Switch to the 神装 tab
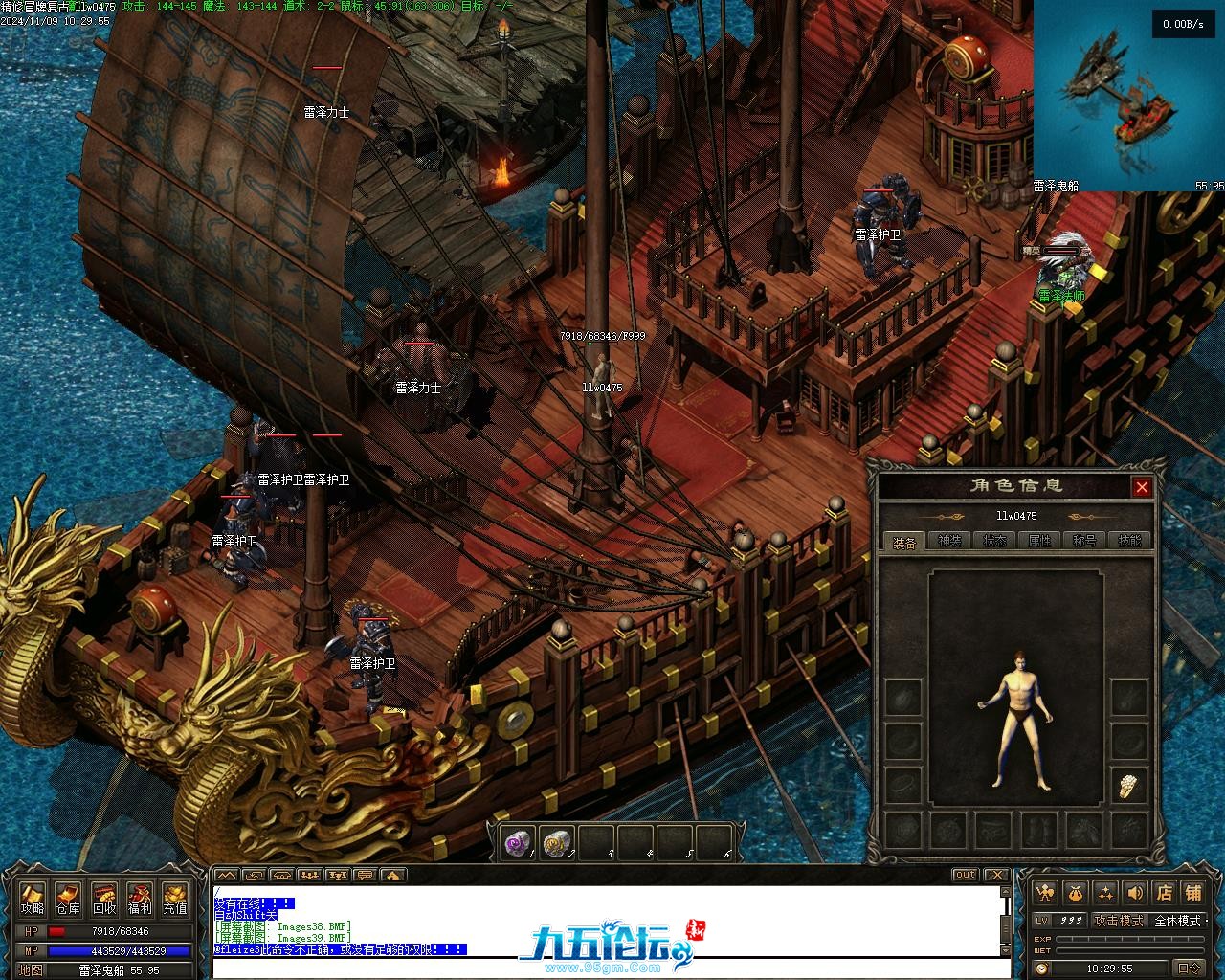Image resolution: width=1225 pixels, height=980 pixels. click(949, 541)
